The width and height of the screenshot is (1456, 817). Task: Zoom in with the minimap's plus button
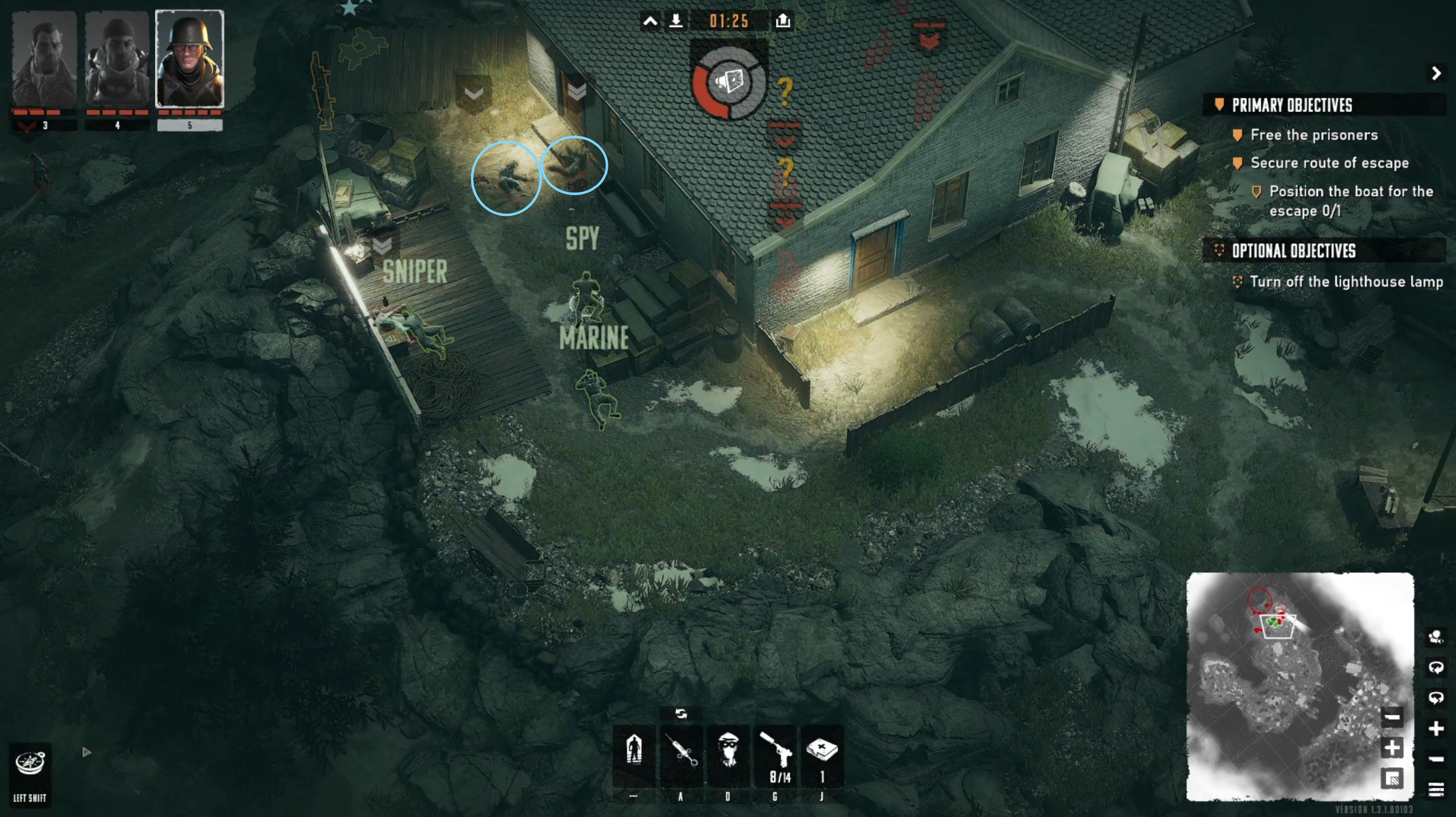[1392, 748]
